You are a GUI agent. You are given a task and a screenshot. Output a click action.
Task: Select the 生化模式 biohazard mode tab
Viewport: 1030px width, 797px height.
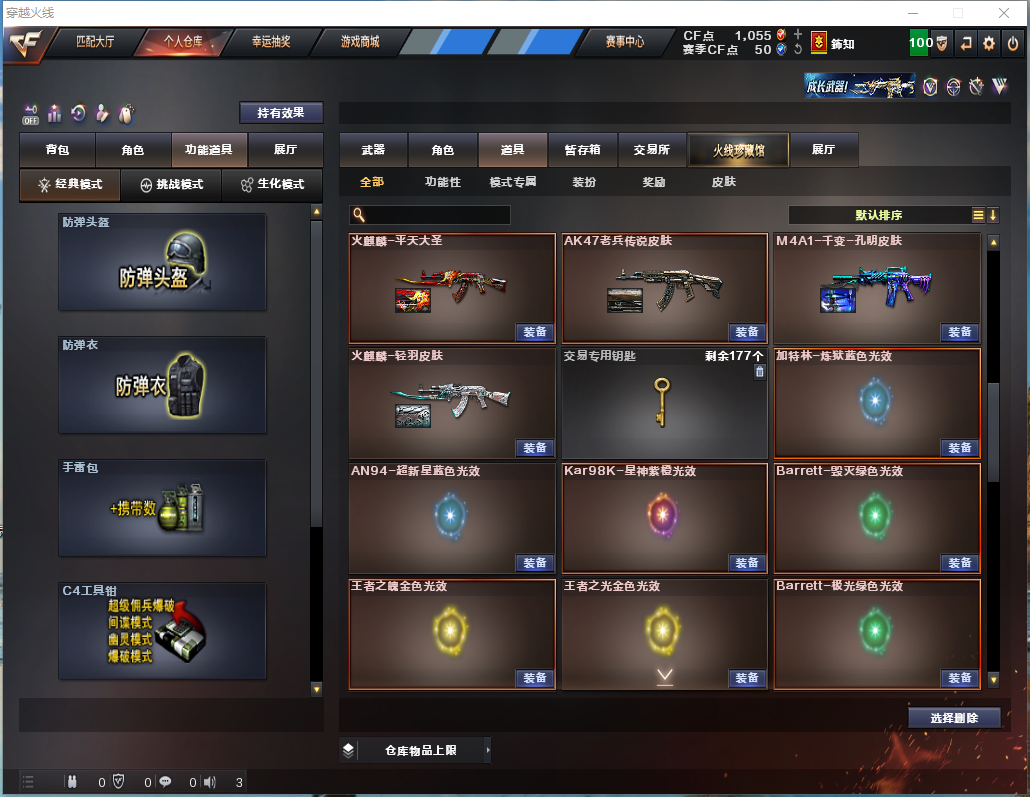[272, 185]
